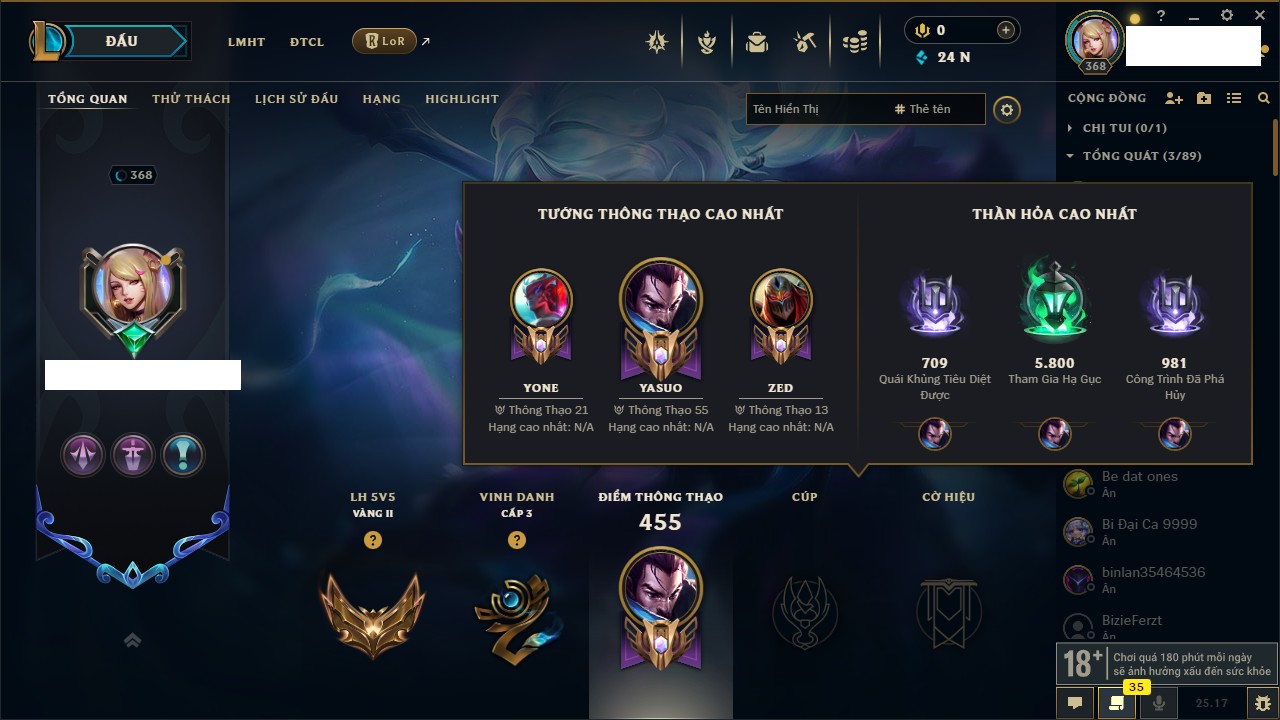Open the backpack collection icon
This screenshot has width=1280, height=720.
757,42
